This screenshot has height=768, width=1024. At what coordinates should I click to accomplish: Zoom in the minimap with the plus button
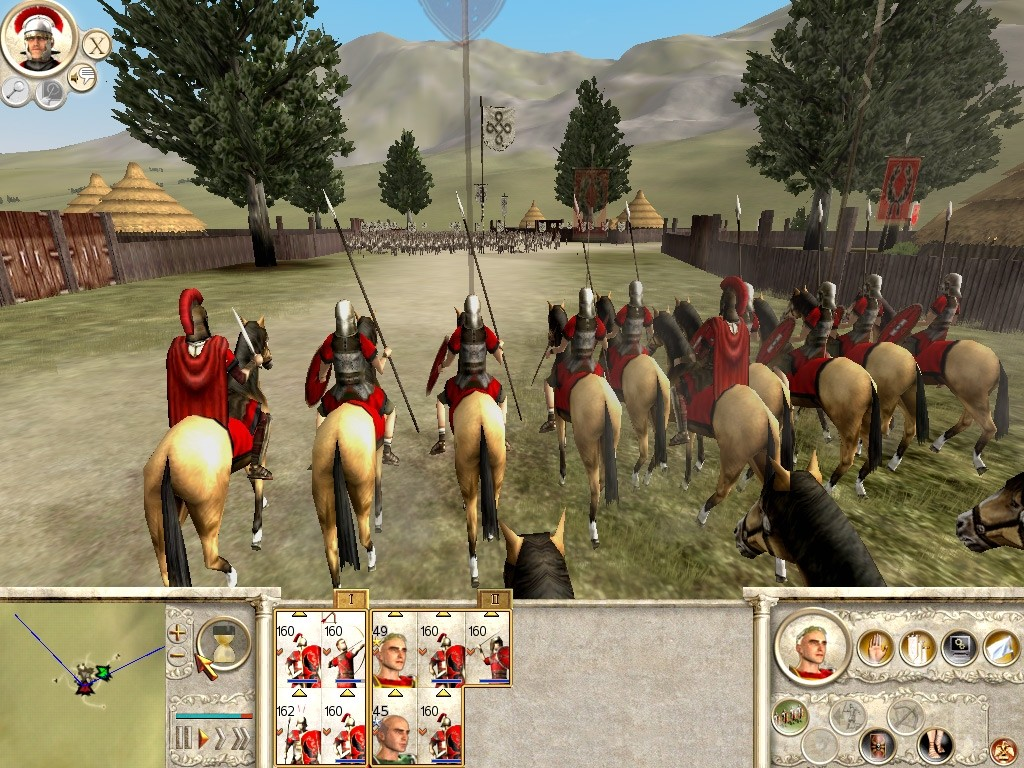177,633
